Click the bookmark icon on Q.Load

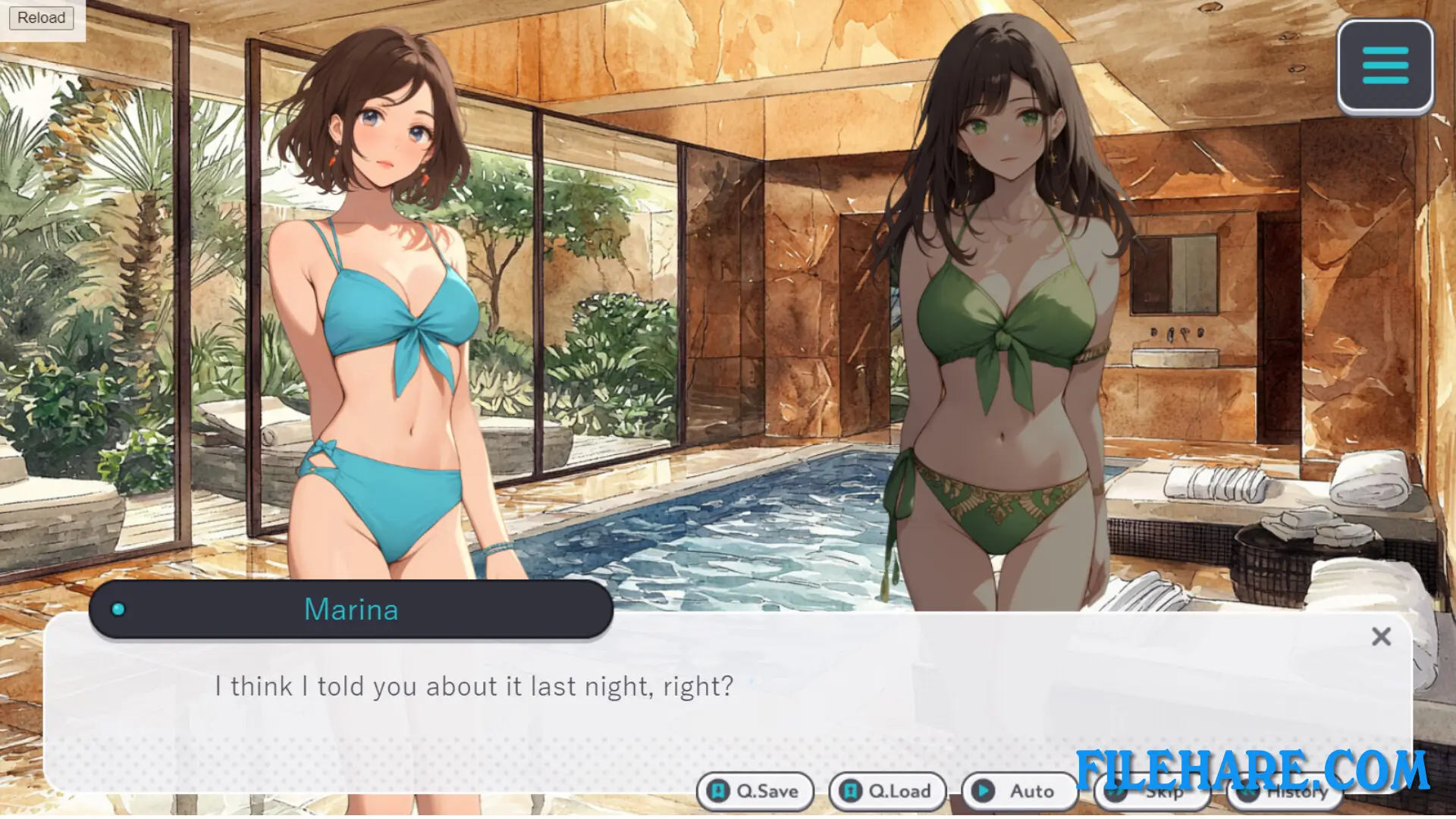pyautogui.click(x=850, y=791)
